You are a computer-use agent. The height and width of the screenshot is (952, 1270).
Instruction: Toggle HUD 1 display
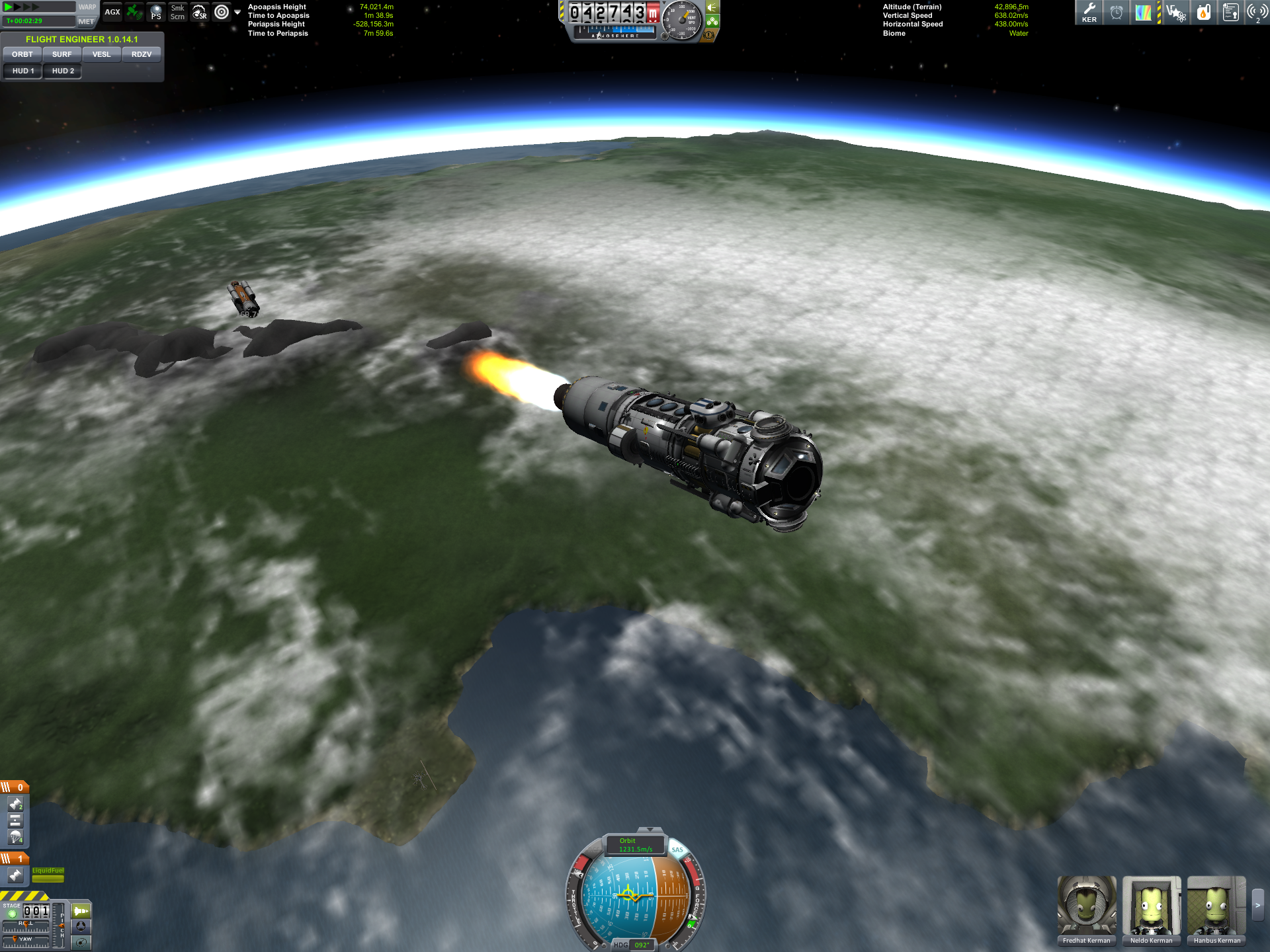pos(23,71)
